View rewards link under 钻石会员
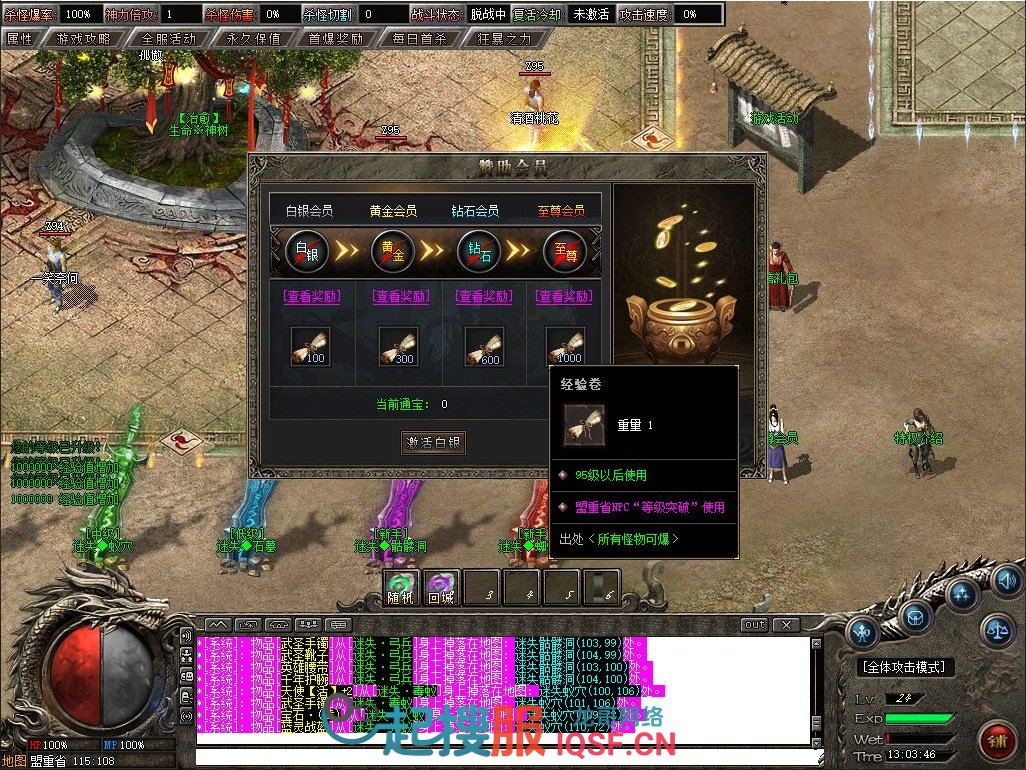 [x=484, y=296]
